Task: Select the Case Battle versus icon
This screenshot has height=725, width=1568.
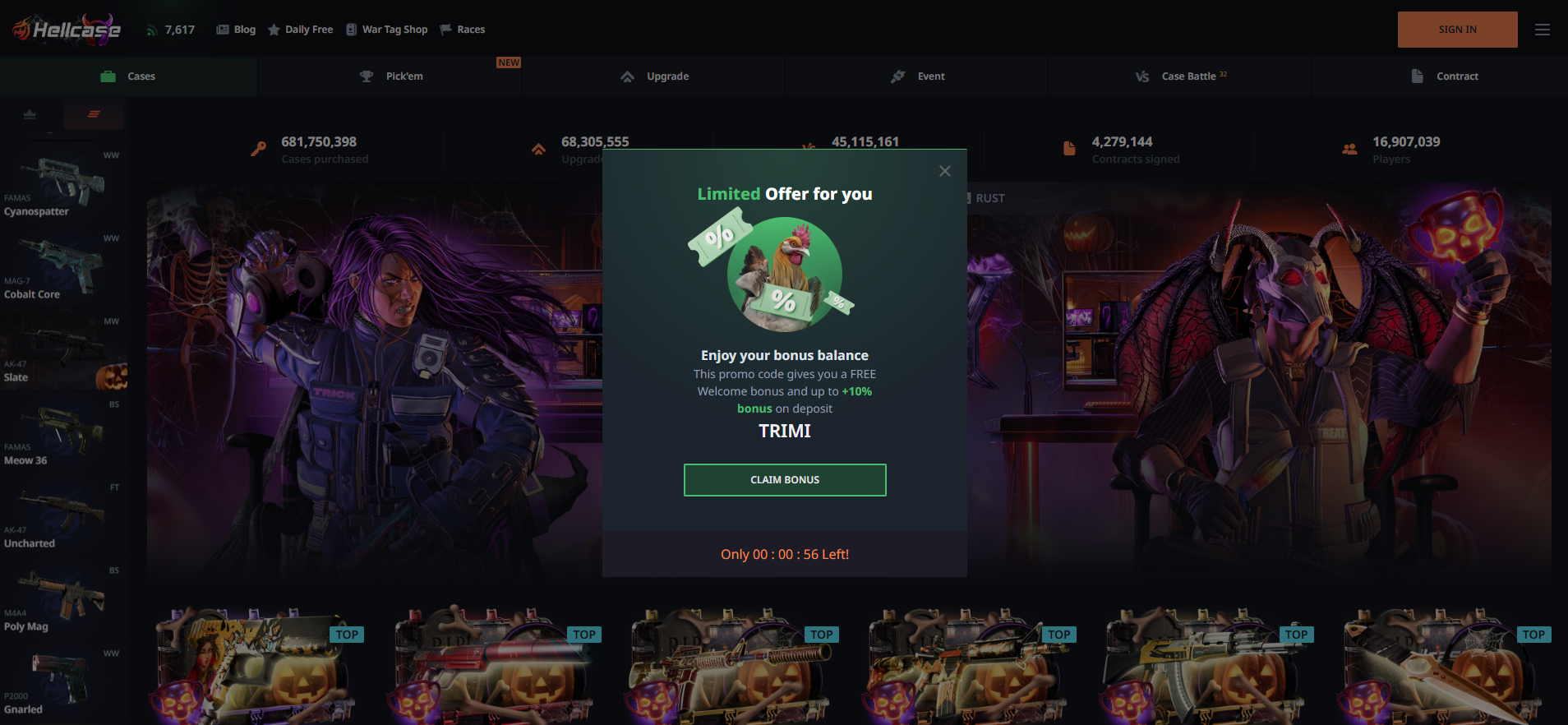Action: tap(1142, 76)
